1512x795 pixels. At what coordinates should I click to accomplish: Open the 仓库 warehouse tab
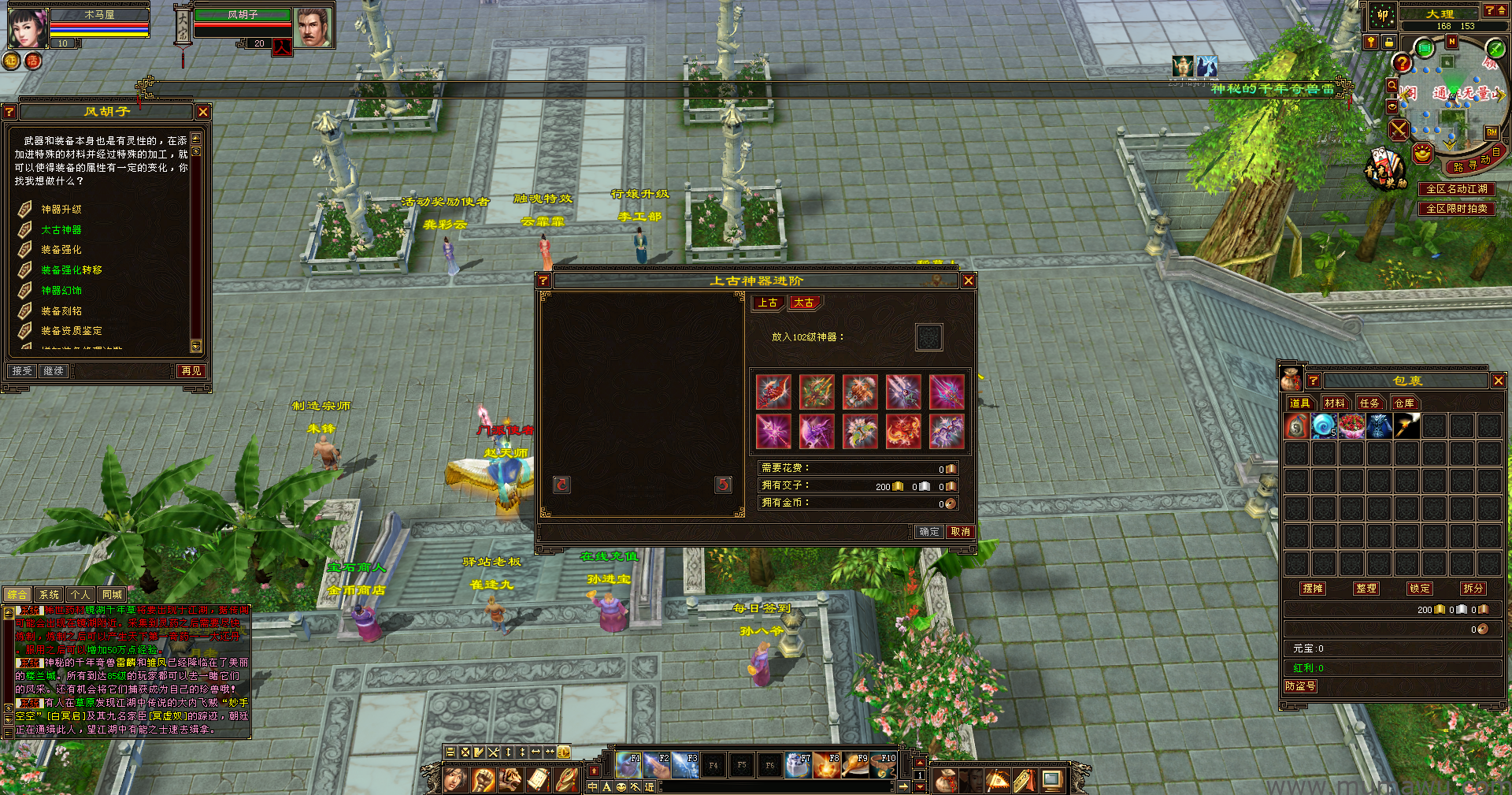(1404, 403)
